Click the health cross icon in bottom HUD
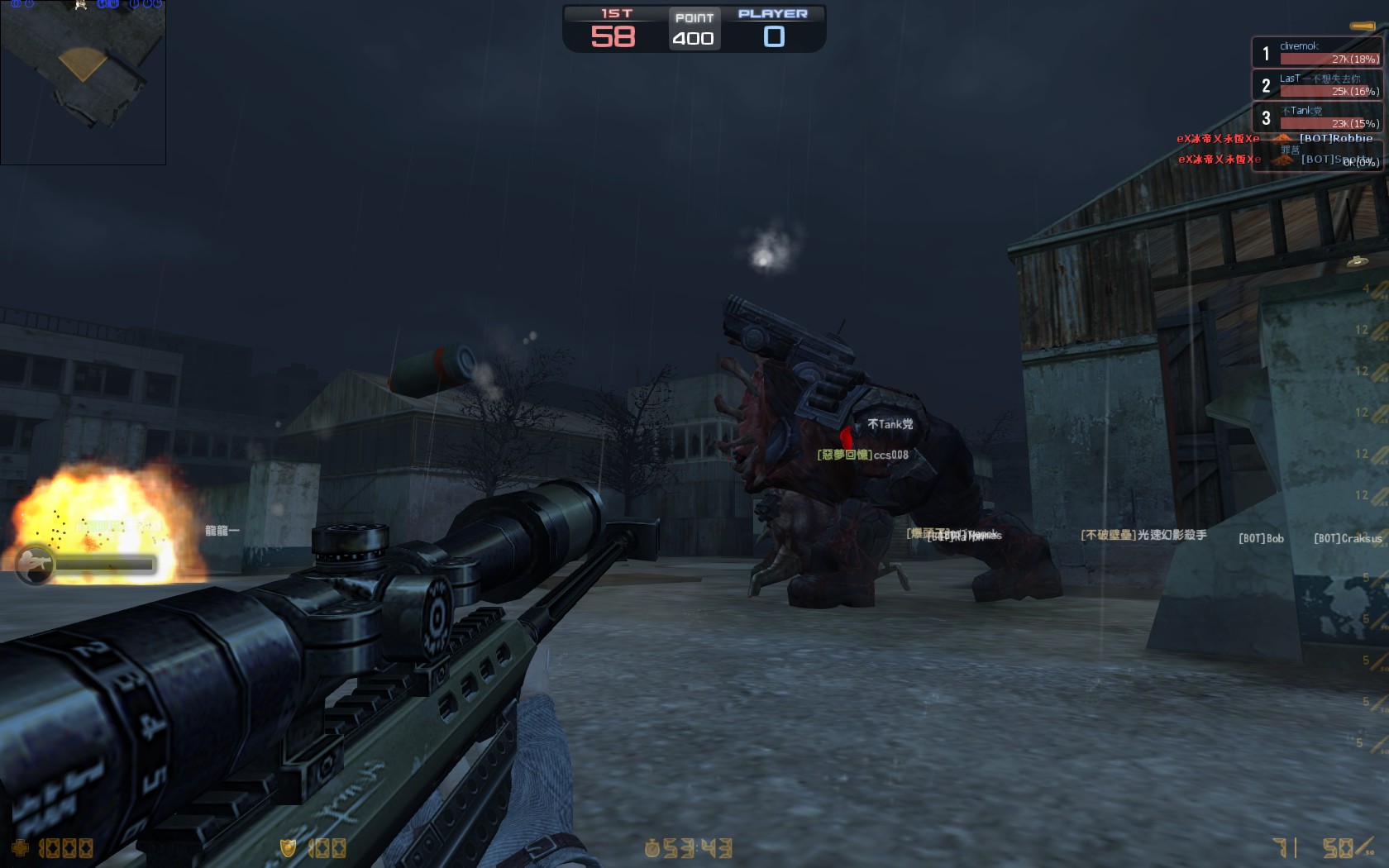The width and height of the screenshot is (1389, 868). pos(21,847)
